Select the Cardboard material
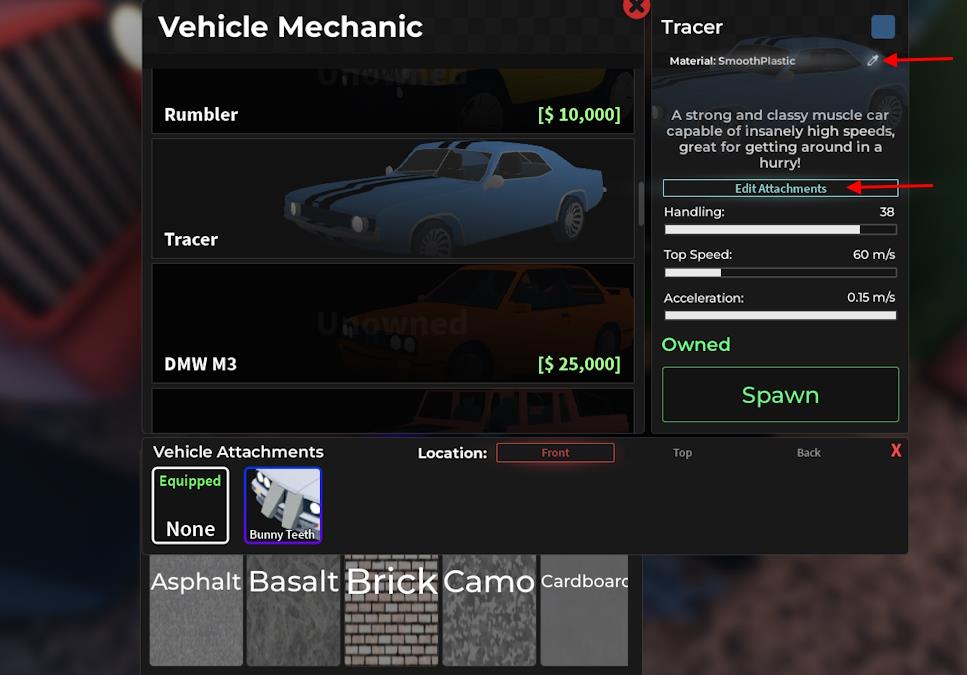The height and width of the screenshot is (675, 967). tap(584, 610)
